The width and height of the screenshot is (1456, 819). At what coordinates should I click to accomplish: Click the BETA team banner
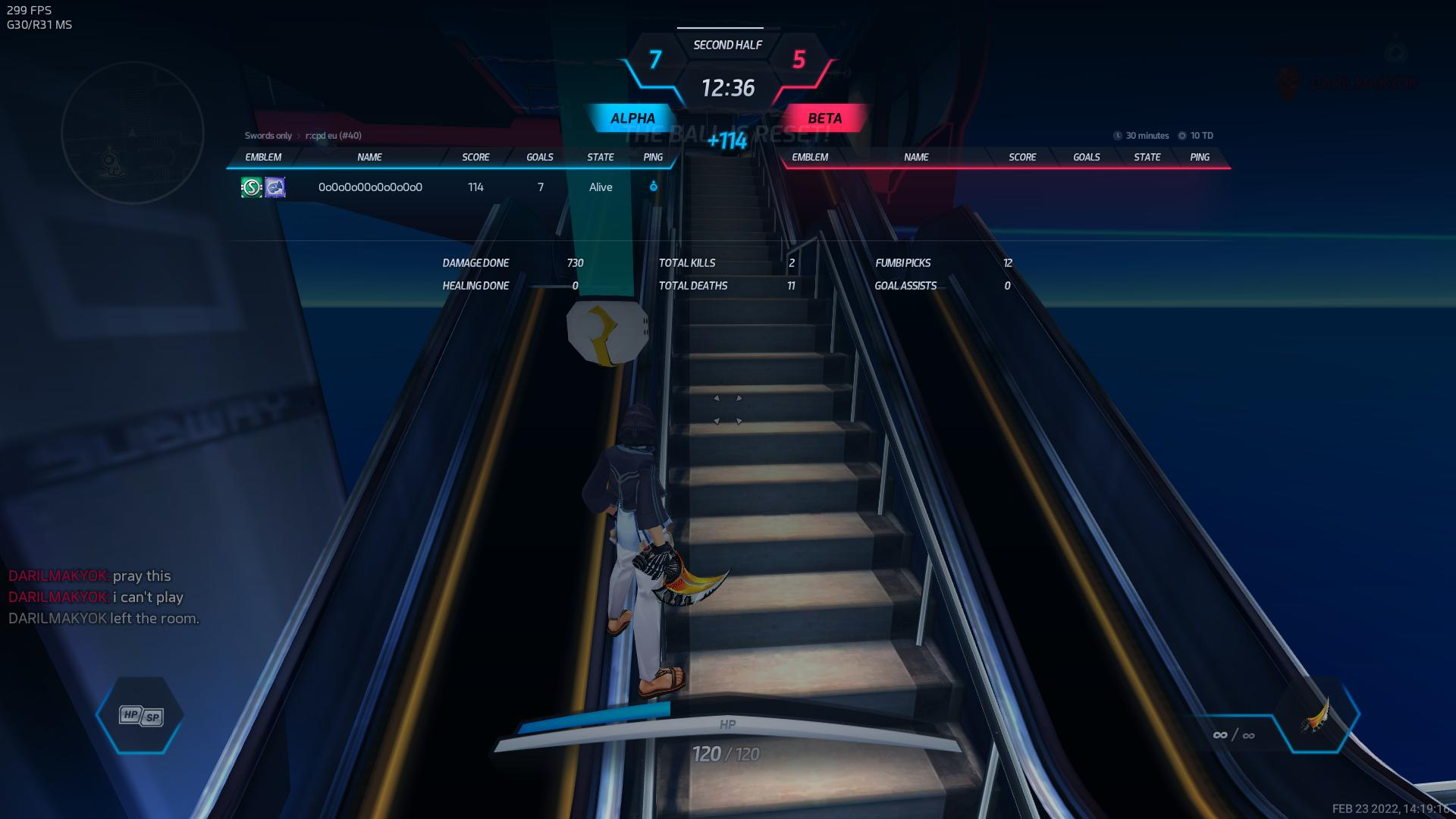click(824, 118)
